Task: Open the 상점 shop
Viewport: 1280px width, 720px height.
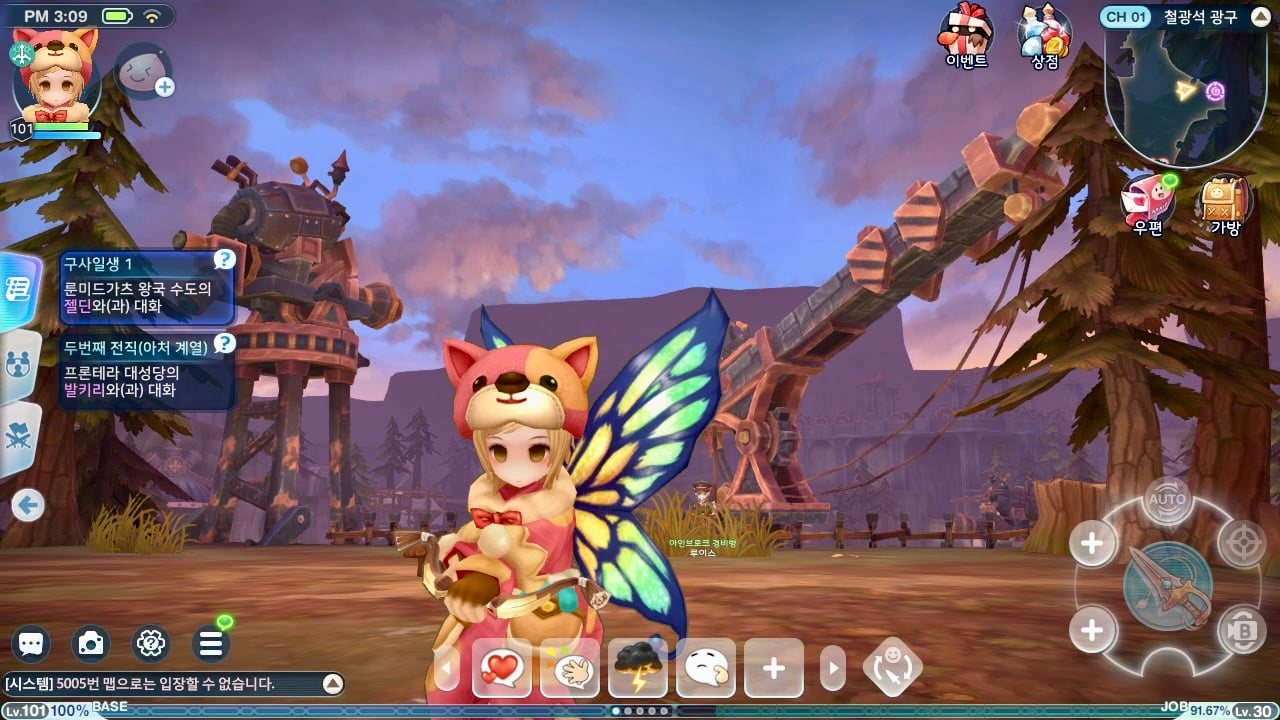Action: pyautogui.click(x=1044, y=34)
